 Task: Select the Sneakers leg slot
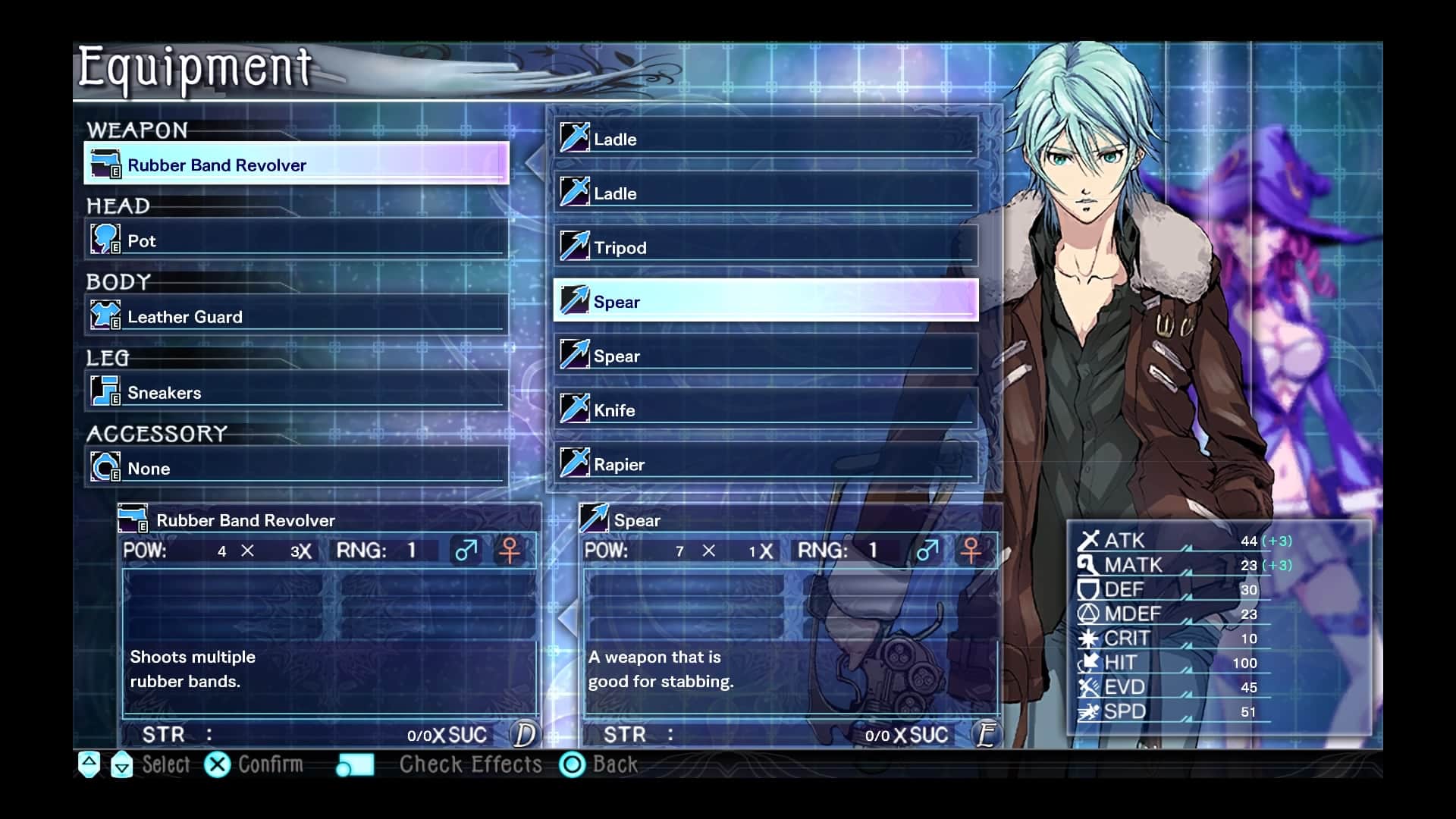[x=296, y=392]
